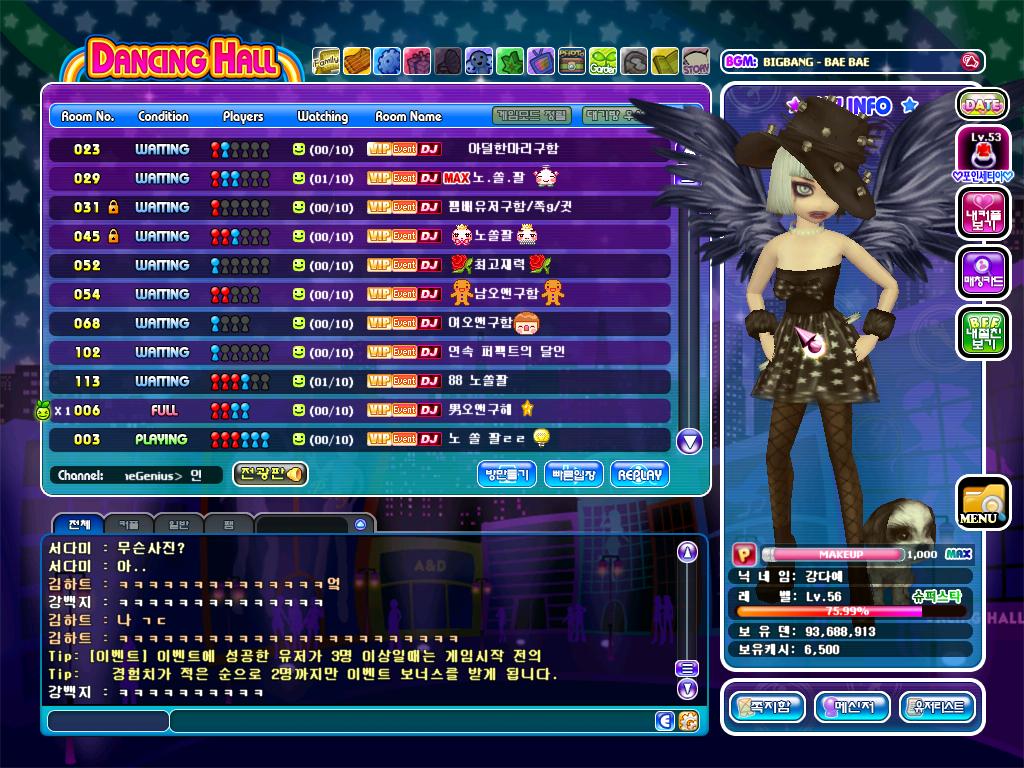The height and width of the screenshot is (768, 1024).
Task: Switch to the 커플 chat tab
Action: point(128,524)
